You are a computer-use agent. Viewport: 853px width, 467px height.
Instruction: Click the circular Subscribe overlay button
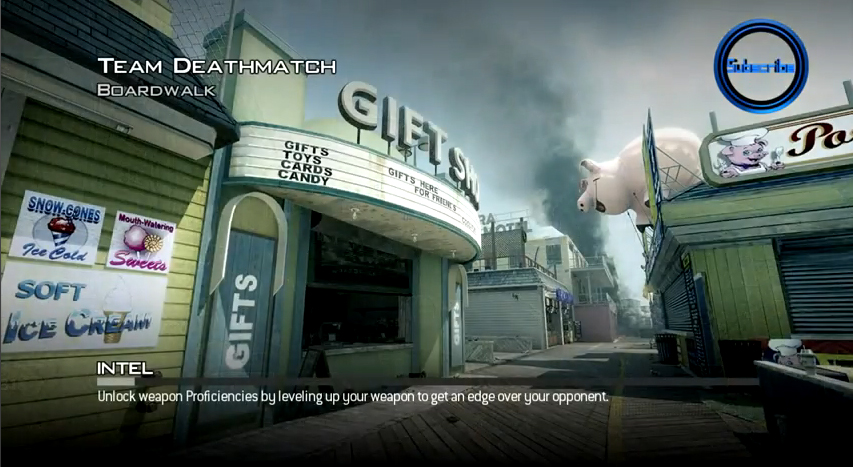click(760, 66)
